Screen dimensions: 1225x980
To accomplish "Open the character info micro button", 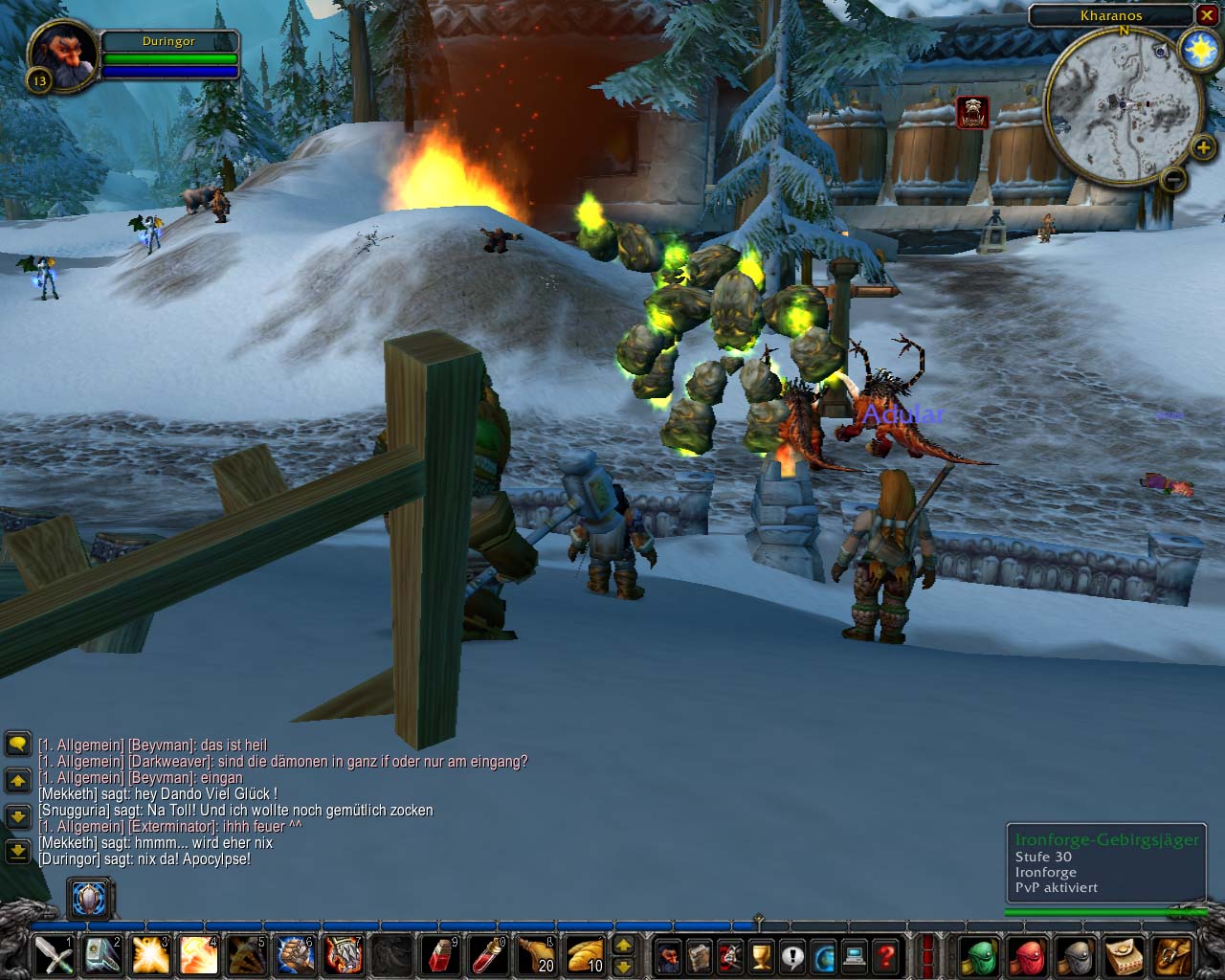I will (668, 954).
